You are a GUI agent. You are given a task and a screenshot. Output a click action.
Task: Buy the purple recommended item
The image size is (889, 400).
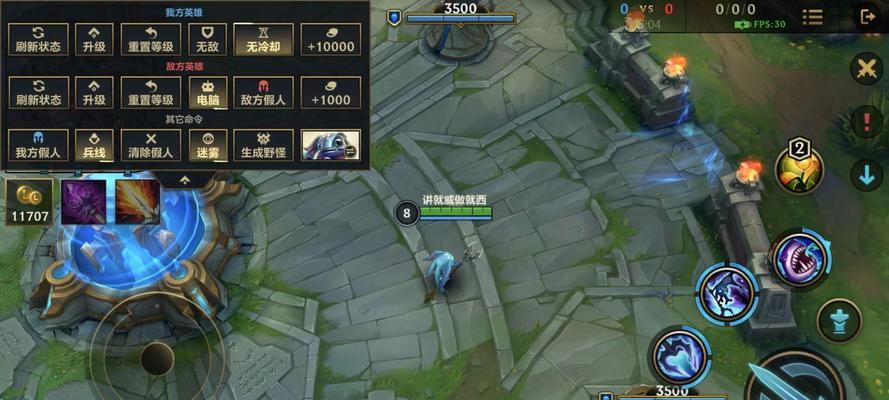[83, 200]
